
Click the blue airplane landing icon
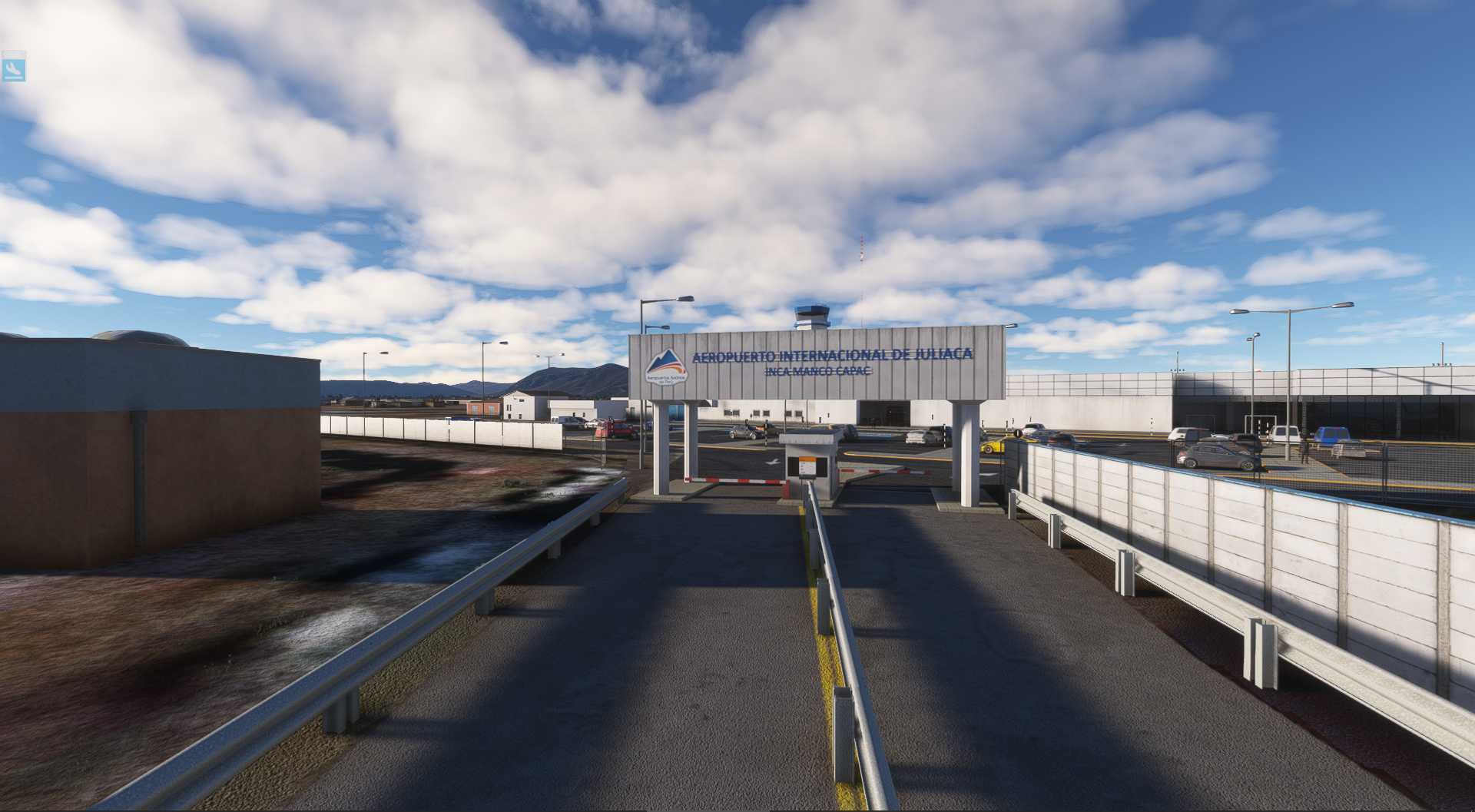[14, 68]
